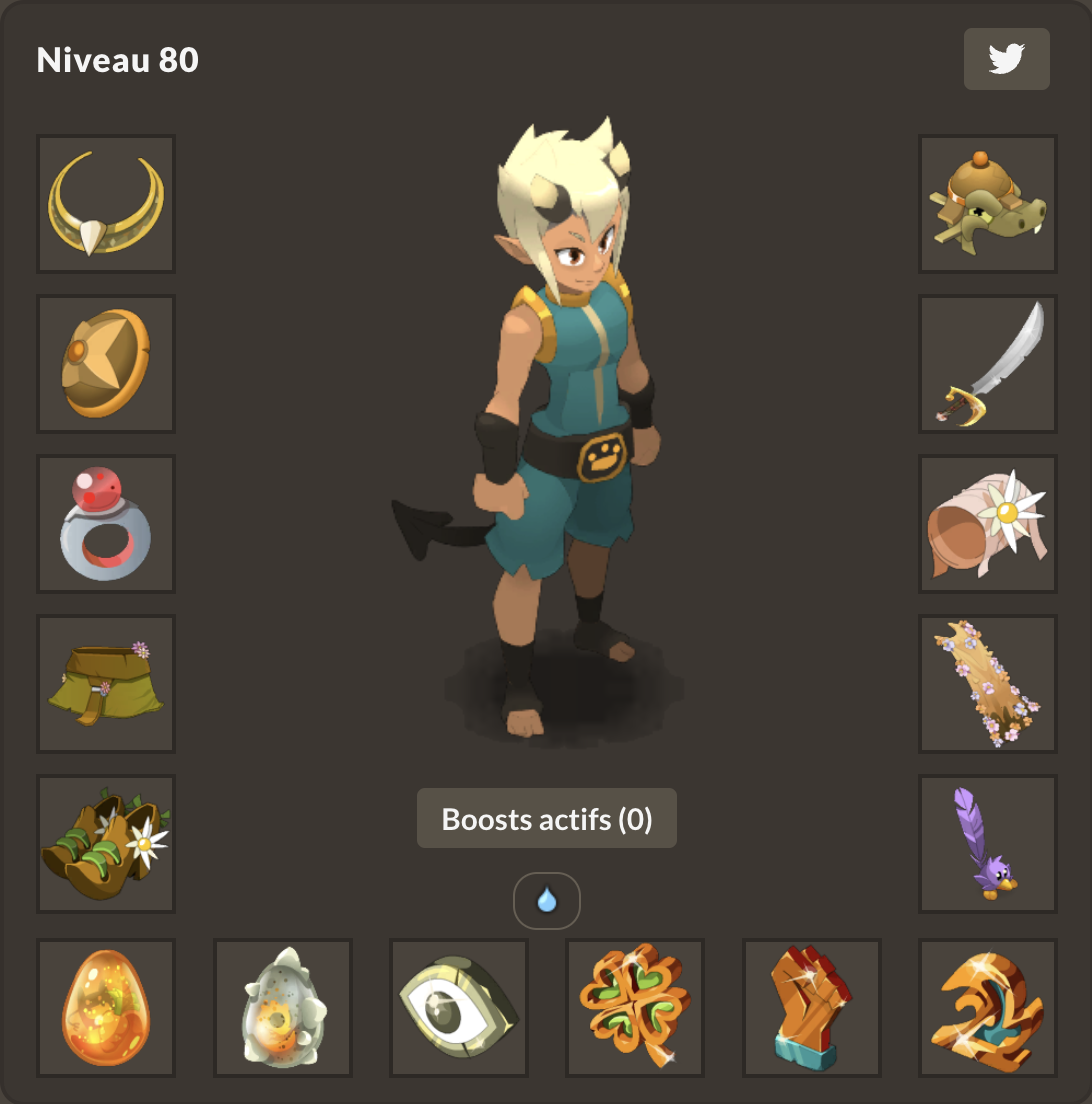Select the golden number two trophy
The height and width of the screenshot is (1104, 1092).
(988, 1008)
